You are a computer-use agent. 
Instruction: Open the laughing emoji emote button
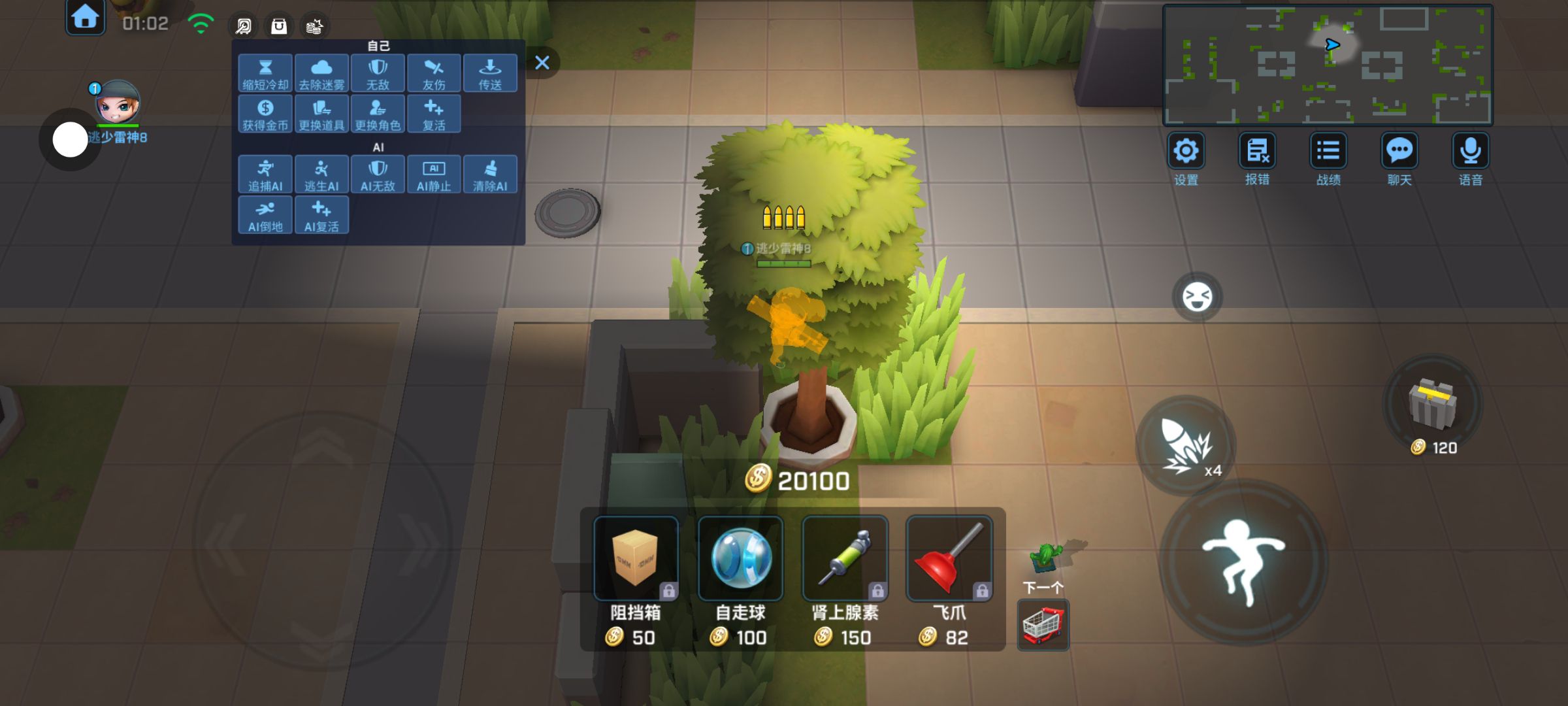[x=1198, y=297]
